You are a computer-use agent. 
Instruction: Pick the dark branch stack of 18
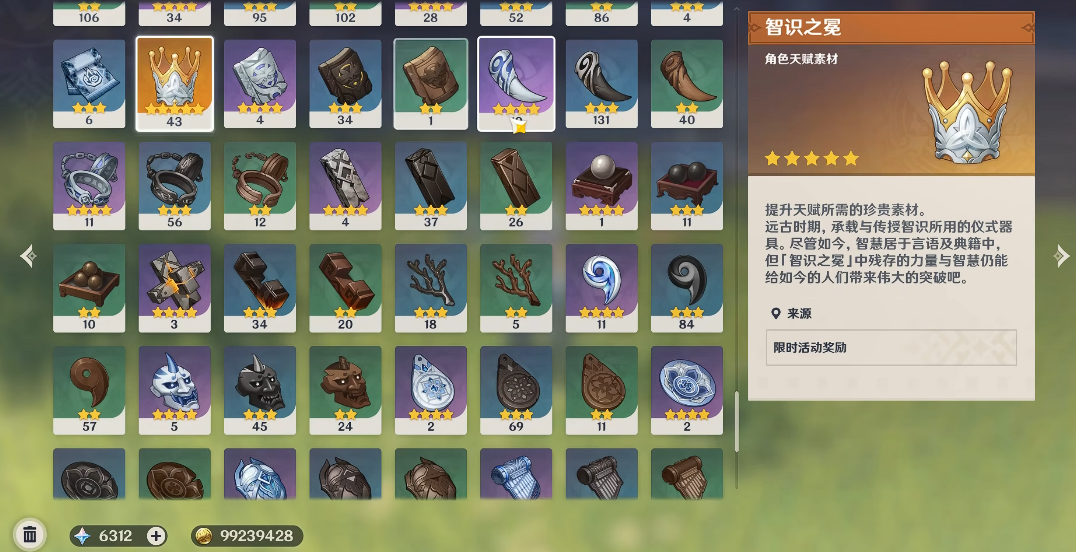click(x=431, y=288)
